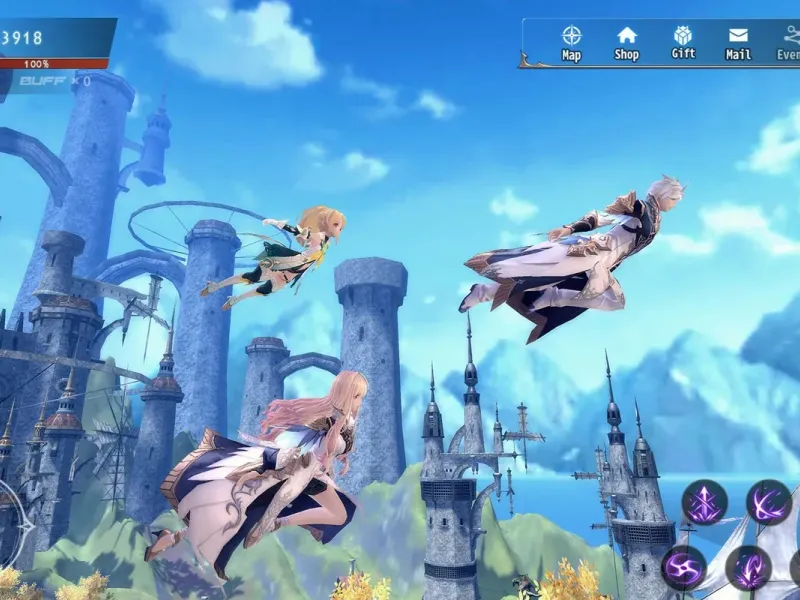Cast the purple flame burst skill
800x600 pixels.
click(x=748, y=567)
